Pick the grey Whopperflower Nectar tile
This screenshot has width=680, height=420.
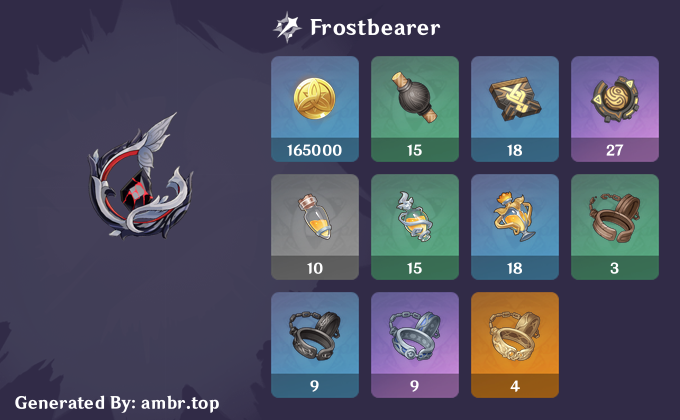click(x=314, y=225)
